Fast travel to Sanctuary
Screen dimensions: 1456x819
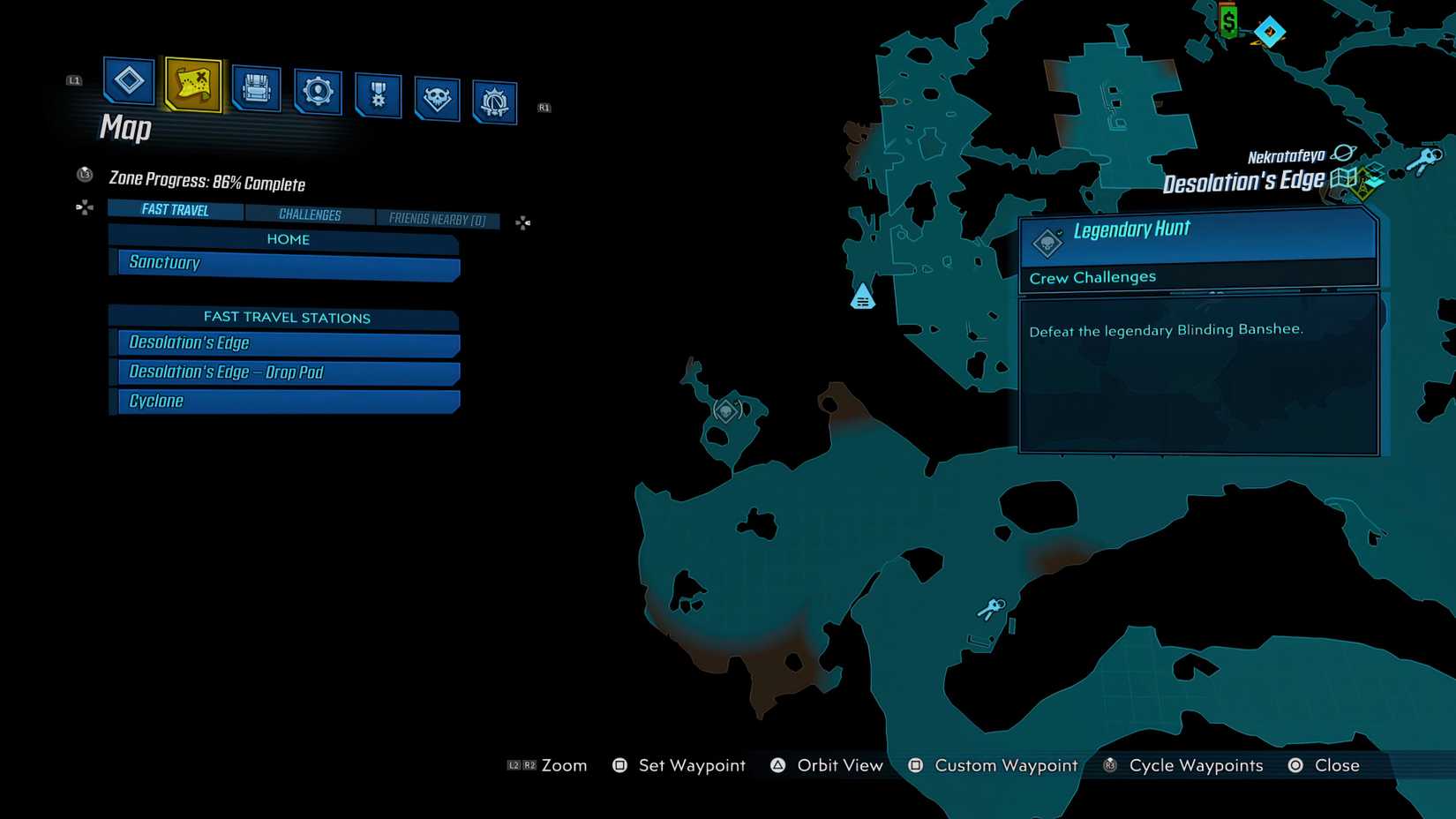pos(285,262)
